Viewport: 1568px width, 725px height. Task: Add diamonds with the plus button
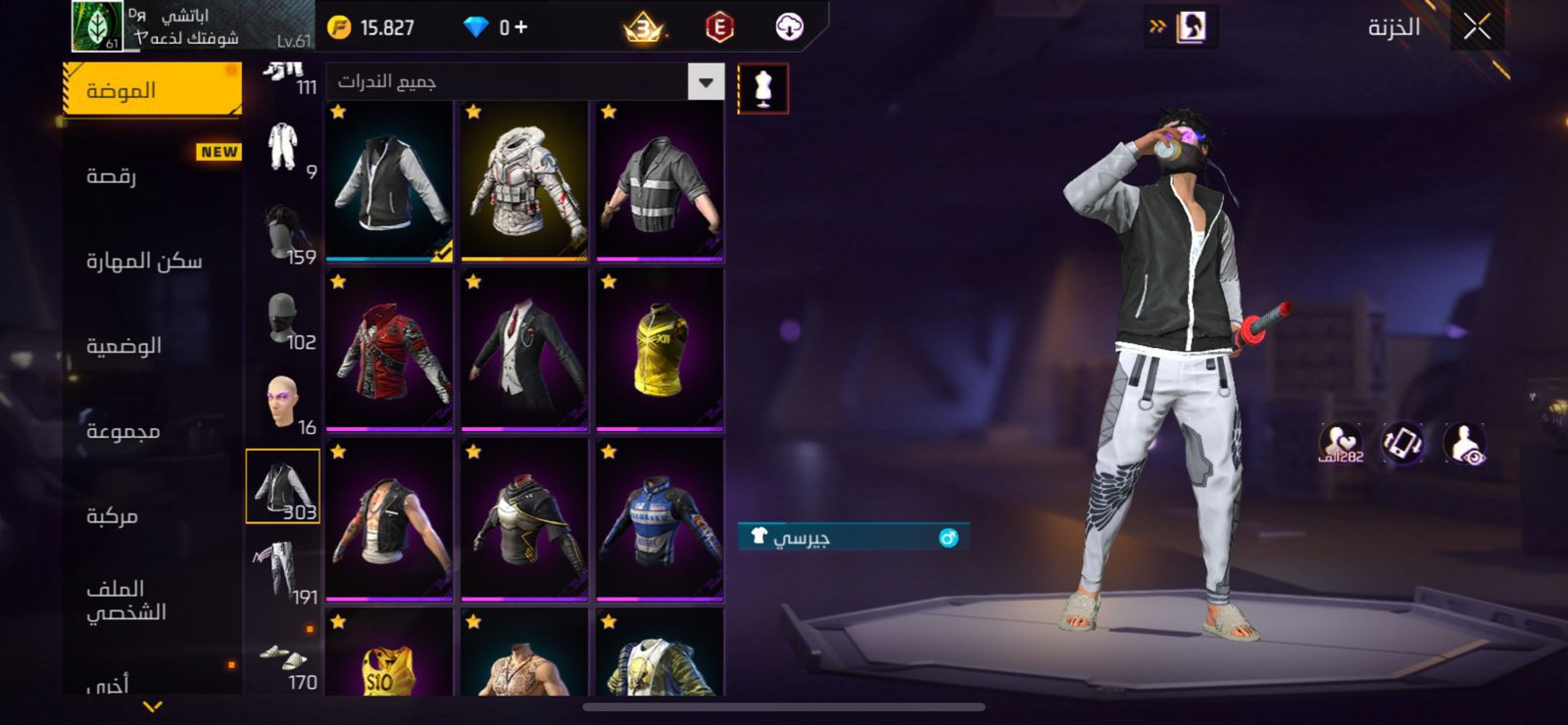520,27
